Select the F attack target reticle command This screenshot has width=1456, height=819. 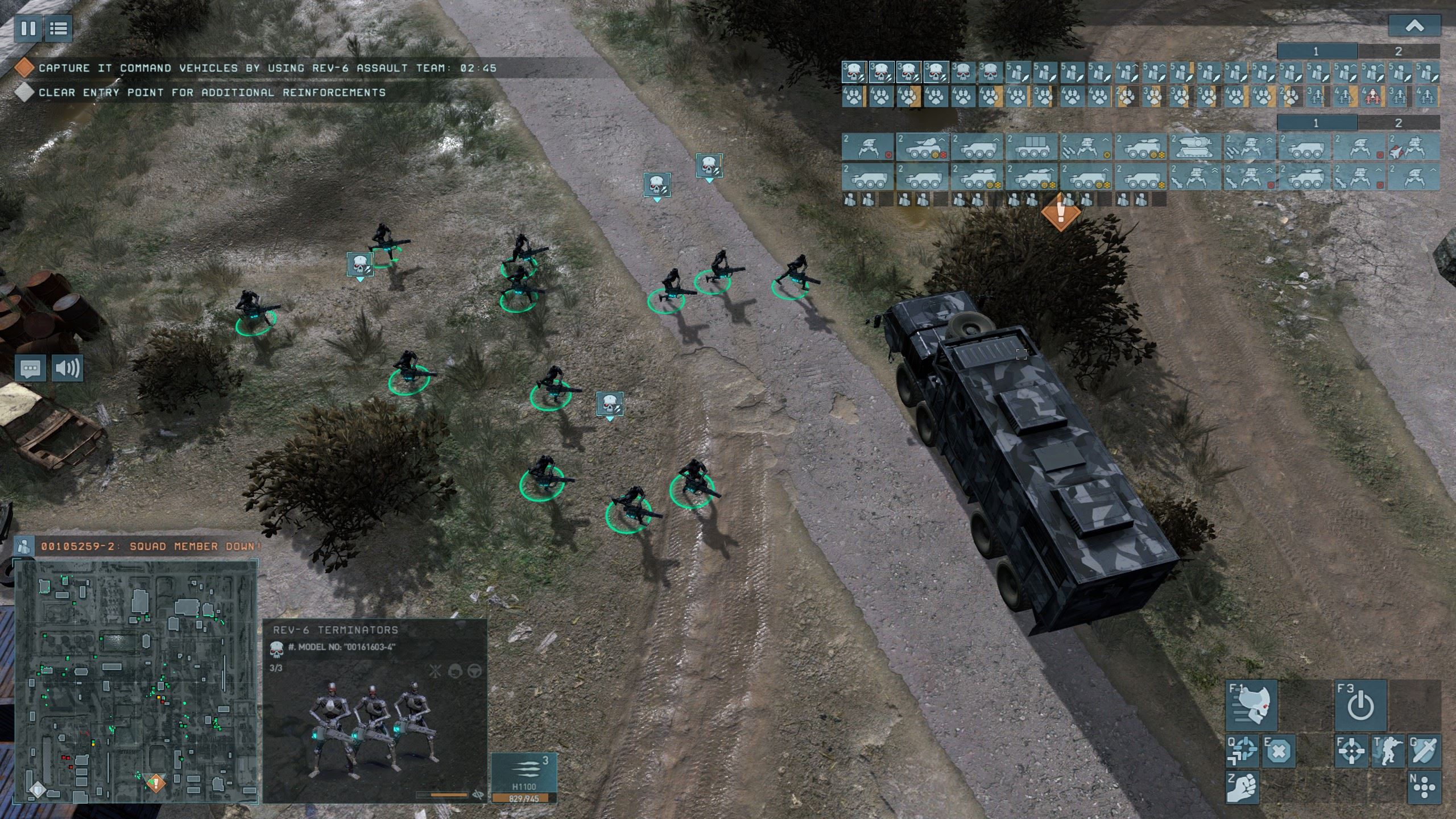pos(1351,751)
